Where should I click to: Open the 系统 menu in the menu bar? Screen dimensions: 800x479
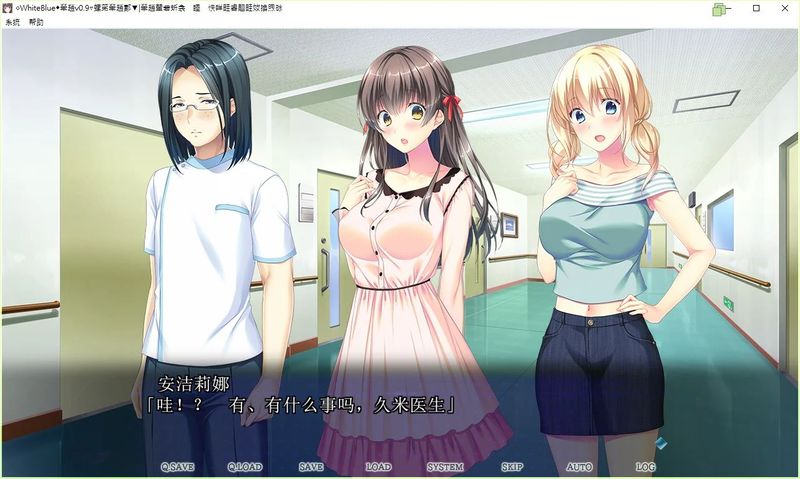coord(12,21)
